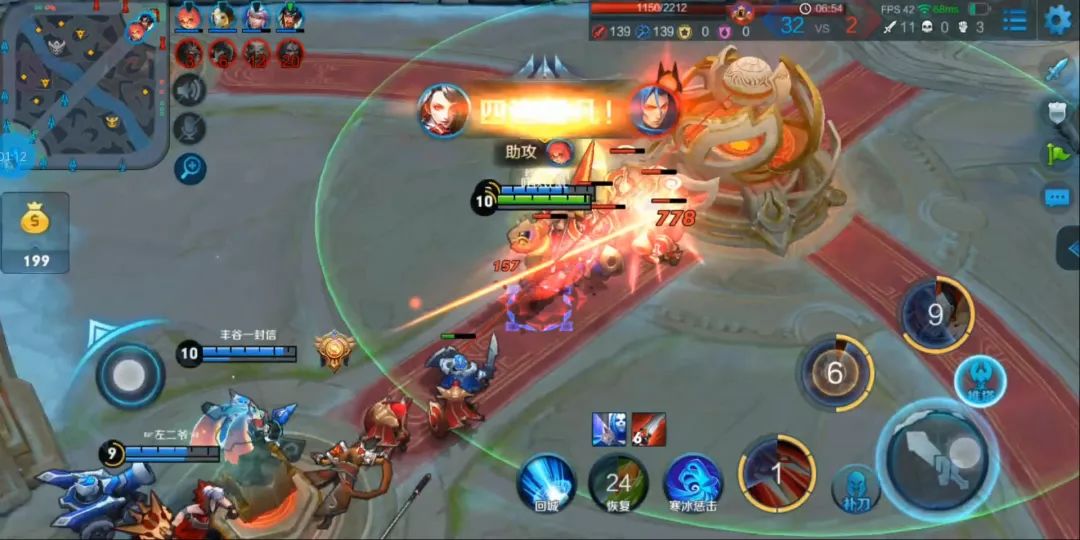Send the shield defend signal
1080x540 pixels.
pos(1058,111)
